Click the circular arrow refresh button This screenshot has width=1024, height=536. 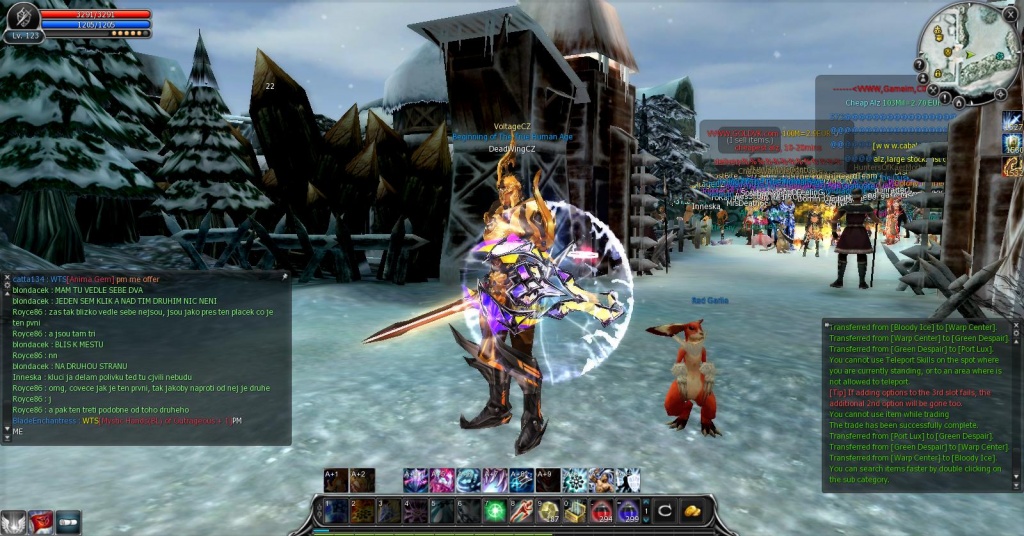click(x=664, y=511)
